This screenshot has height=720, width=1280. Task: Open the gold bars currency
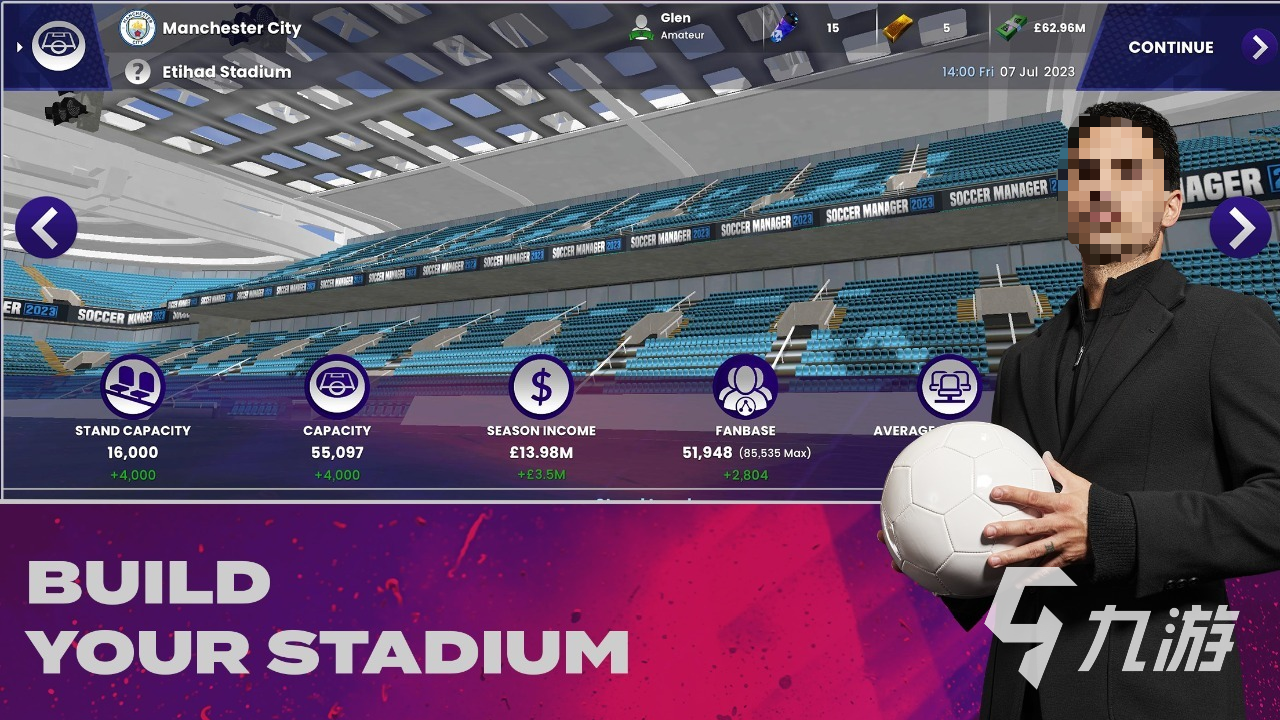point(899,28)
